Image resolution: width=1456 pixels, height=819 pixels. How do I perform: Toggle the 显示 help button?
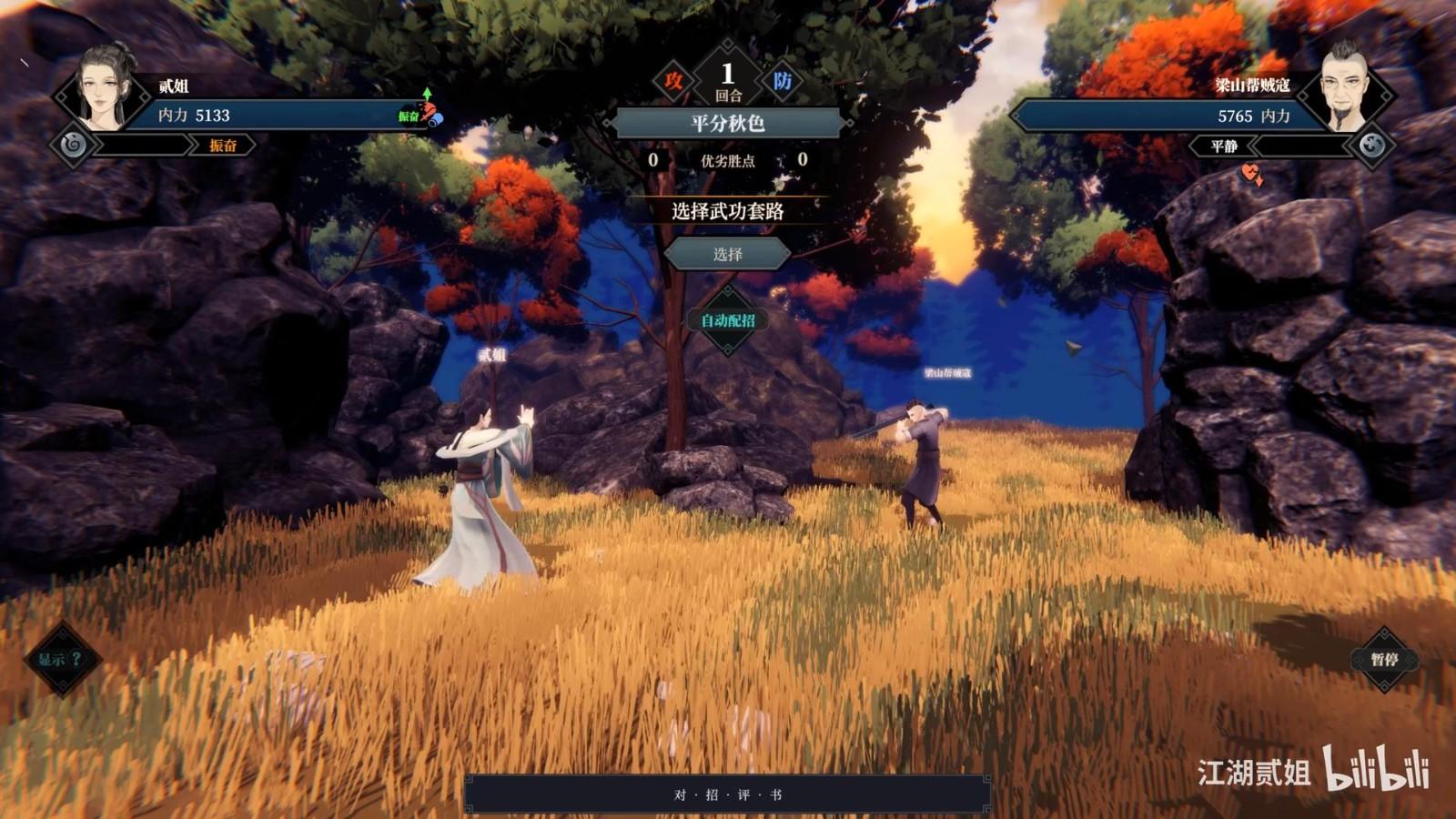coord(61,660)
